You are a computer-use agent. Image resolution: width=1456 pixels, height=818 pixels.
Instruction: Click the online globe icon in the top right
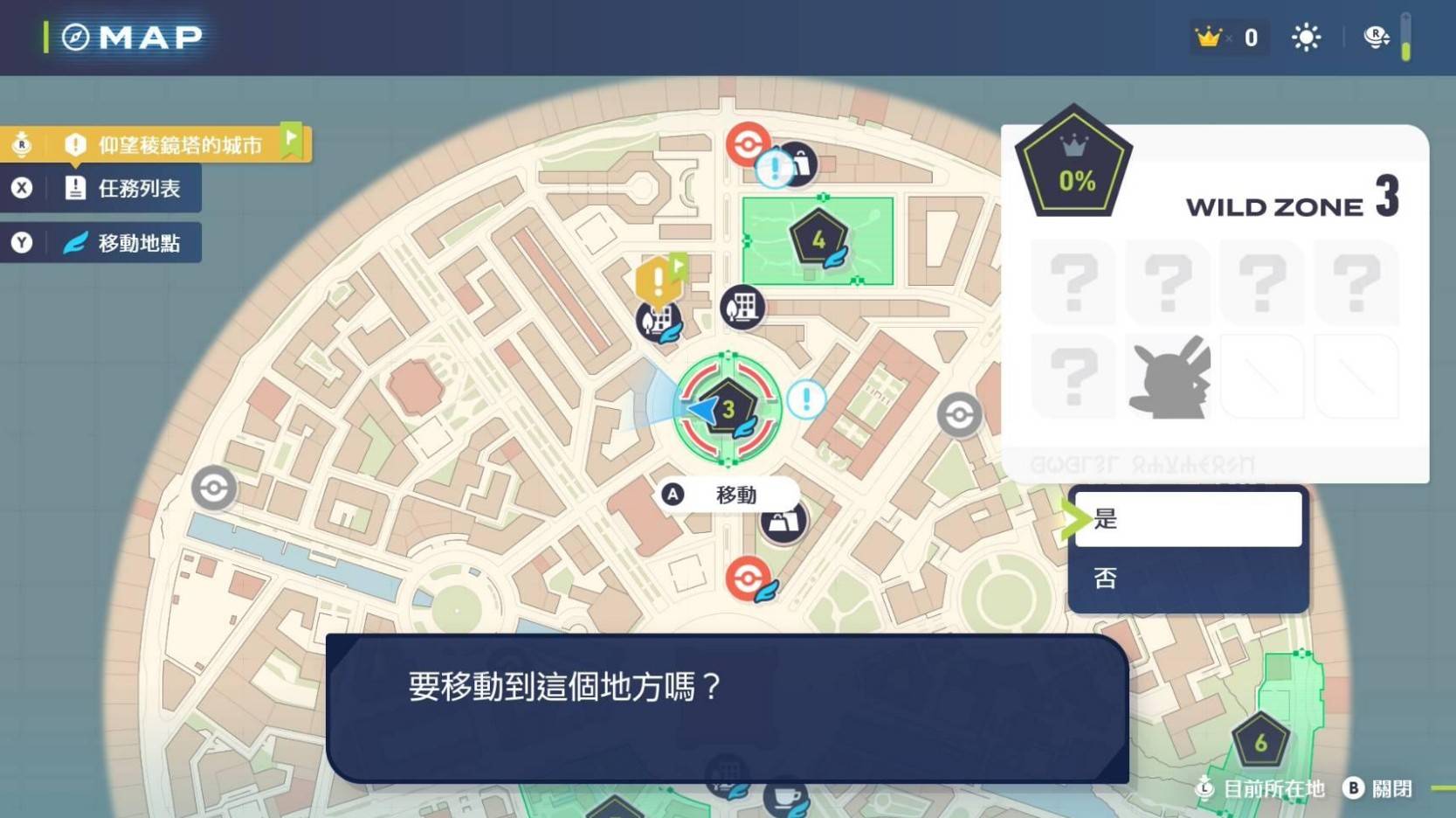(x=1374, y=37)
